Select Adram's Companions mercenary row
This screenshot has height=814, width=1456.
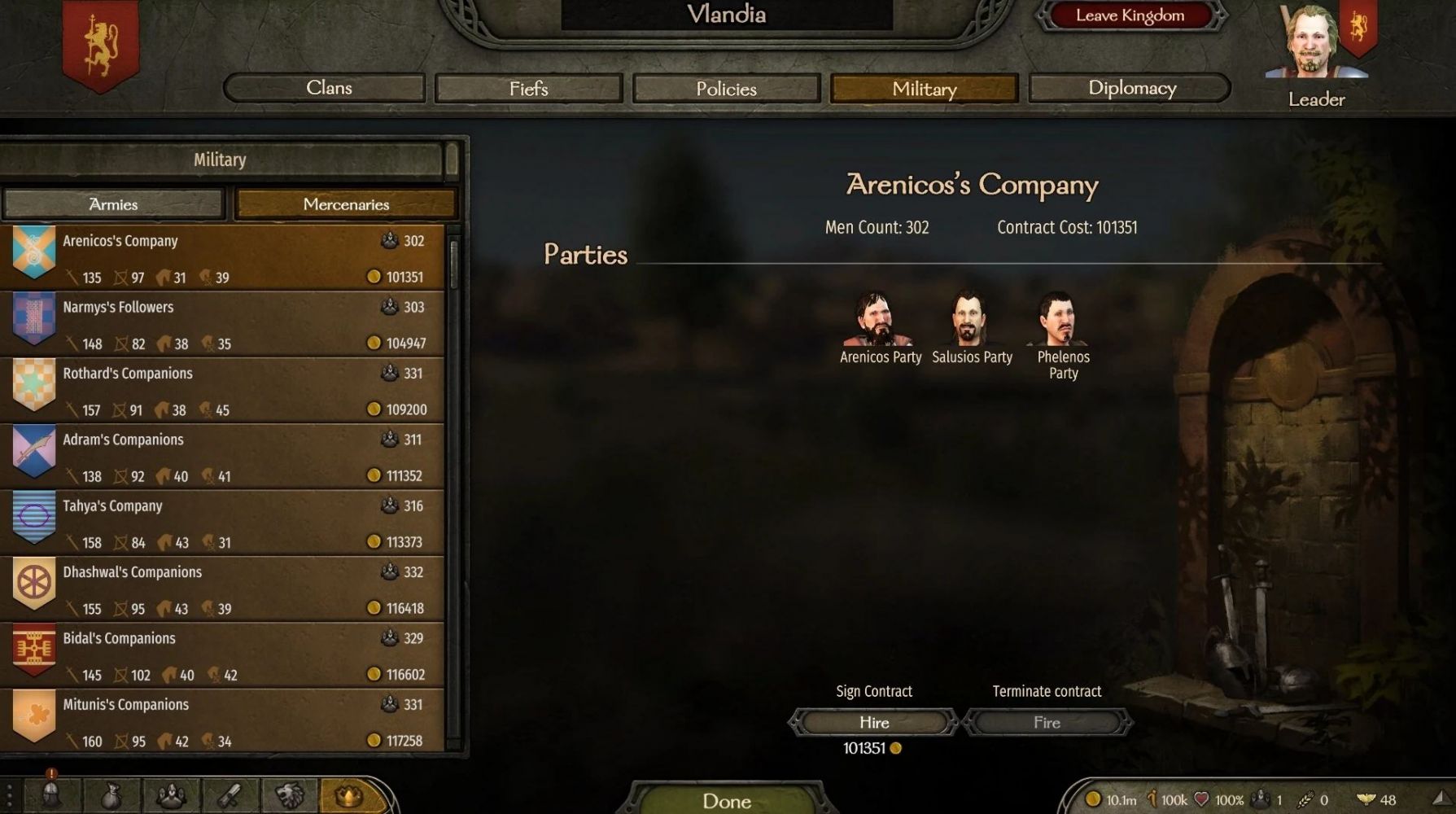tap(228, 457)
